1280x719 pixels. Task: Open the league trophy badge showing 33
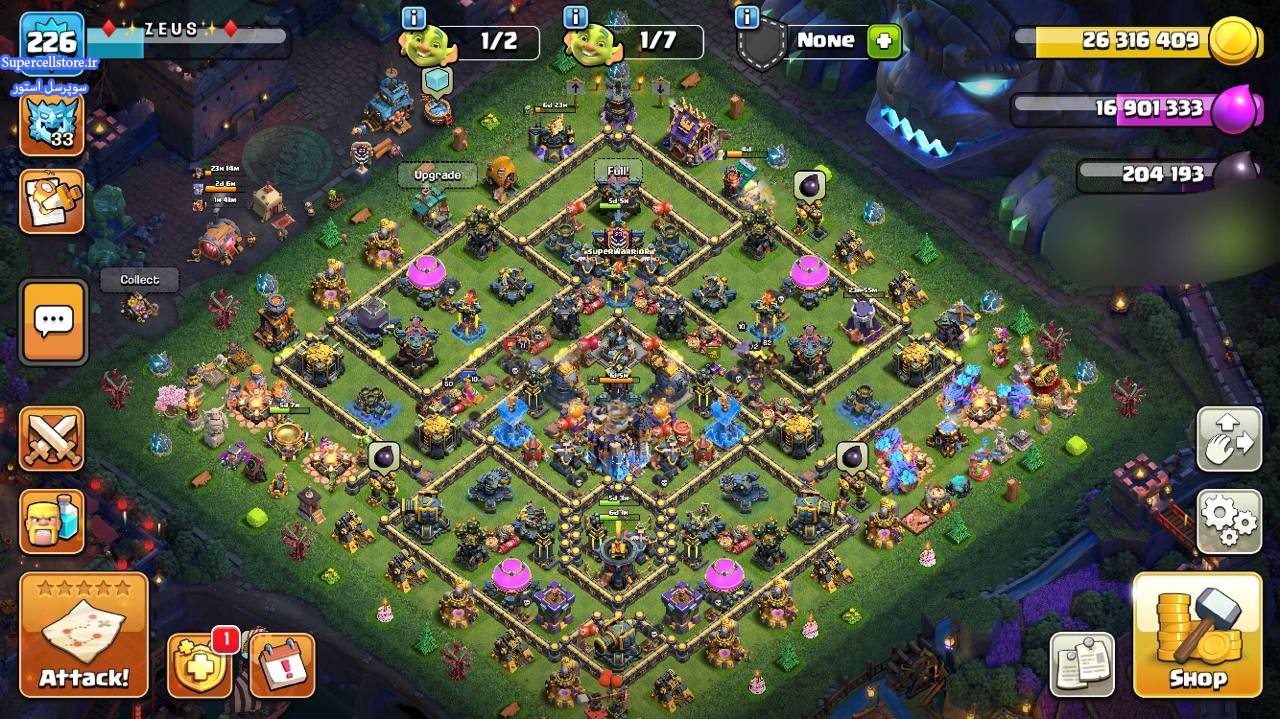pyautogui.click(x=52, y=123)
